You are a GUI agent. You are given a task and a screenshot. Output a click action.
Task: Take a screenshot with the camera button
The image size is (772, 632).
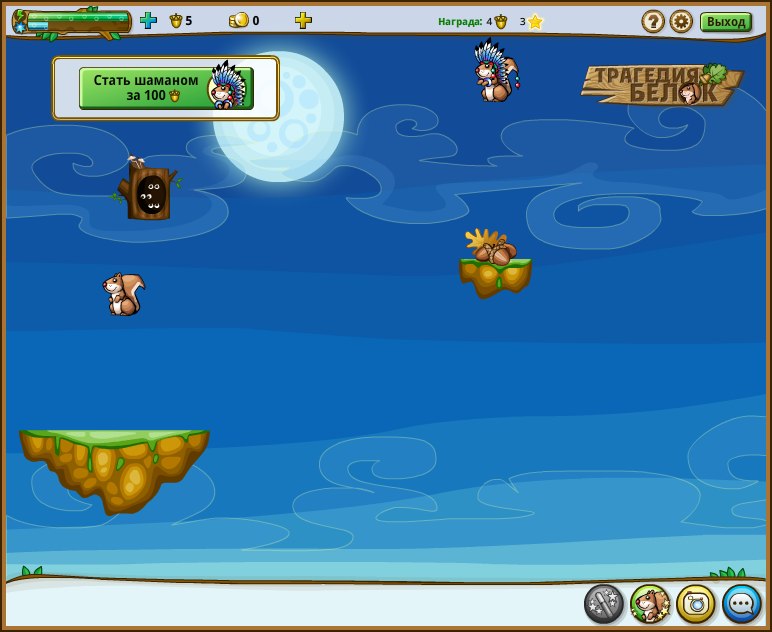[696, 603]
